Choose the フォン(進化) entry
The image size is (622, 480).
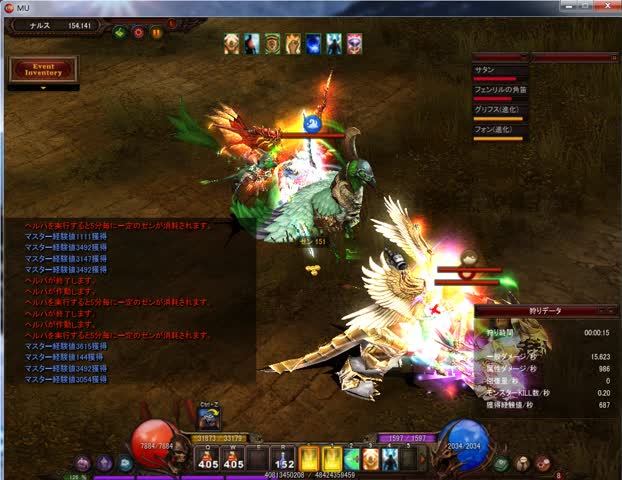coord(498,131)
